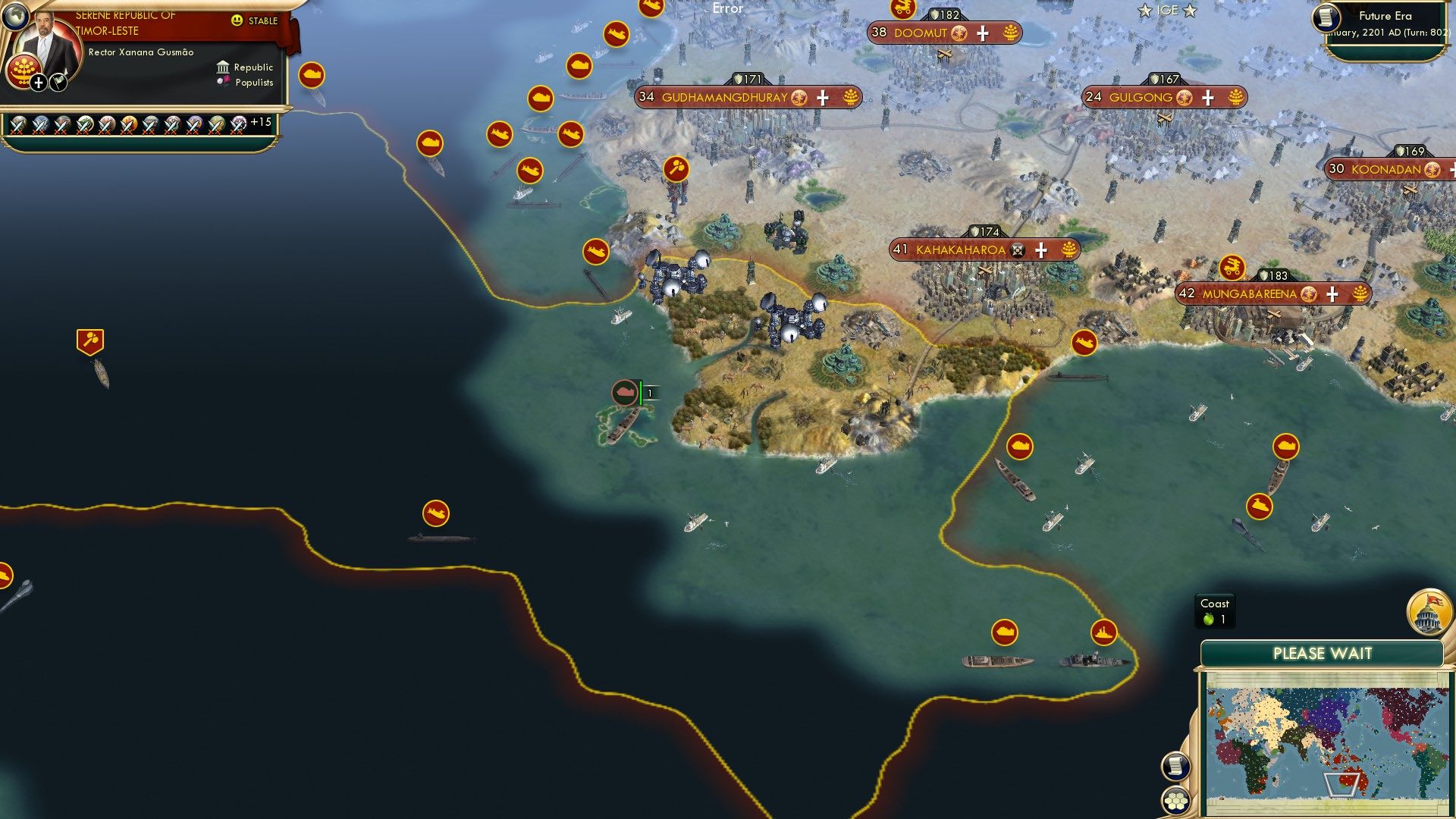Click the selected unit's green health bar
1456x819 pixels.
642,392
